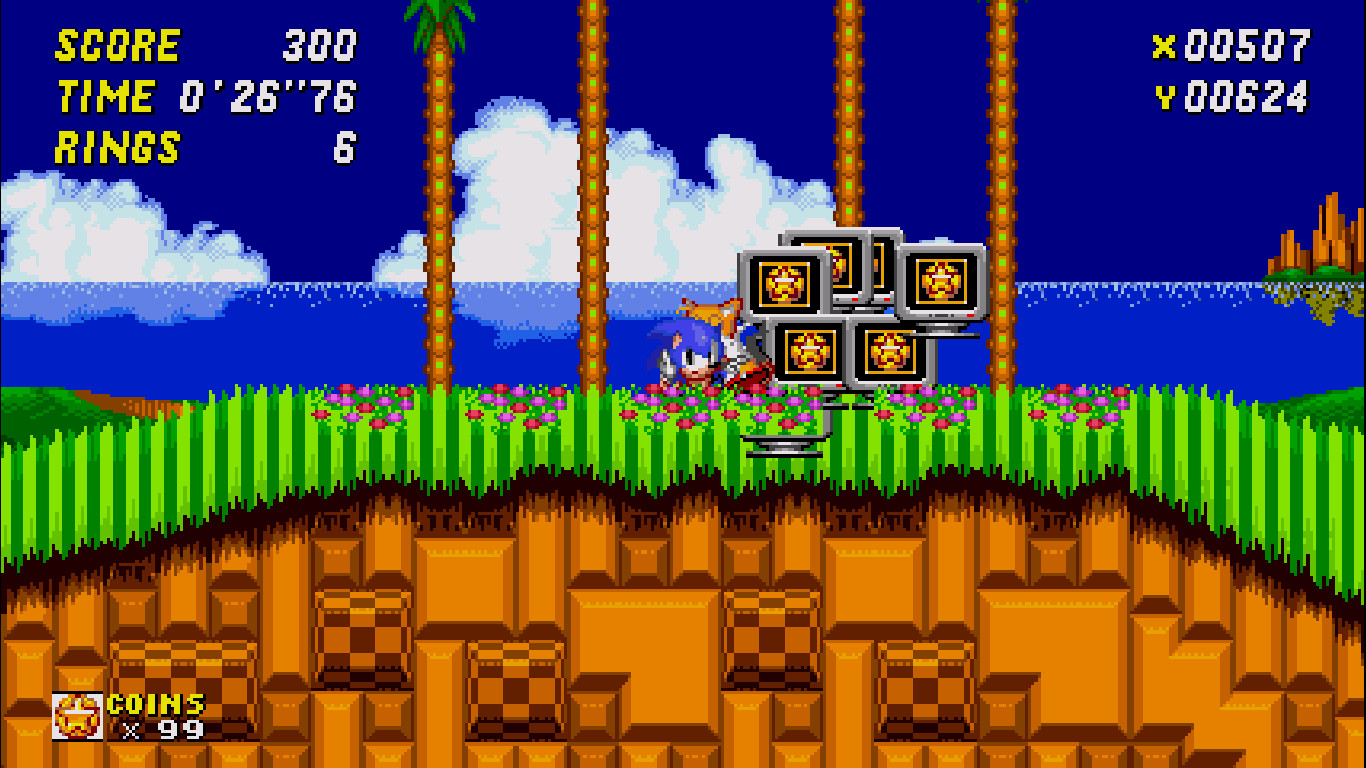Click the yellow Y coordinate marker icon
The width and height of the screenshot is (1366, 768).
(x=1166, y=97)
